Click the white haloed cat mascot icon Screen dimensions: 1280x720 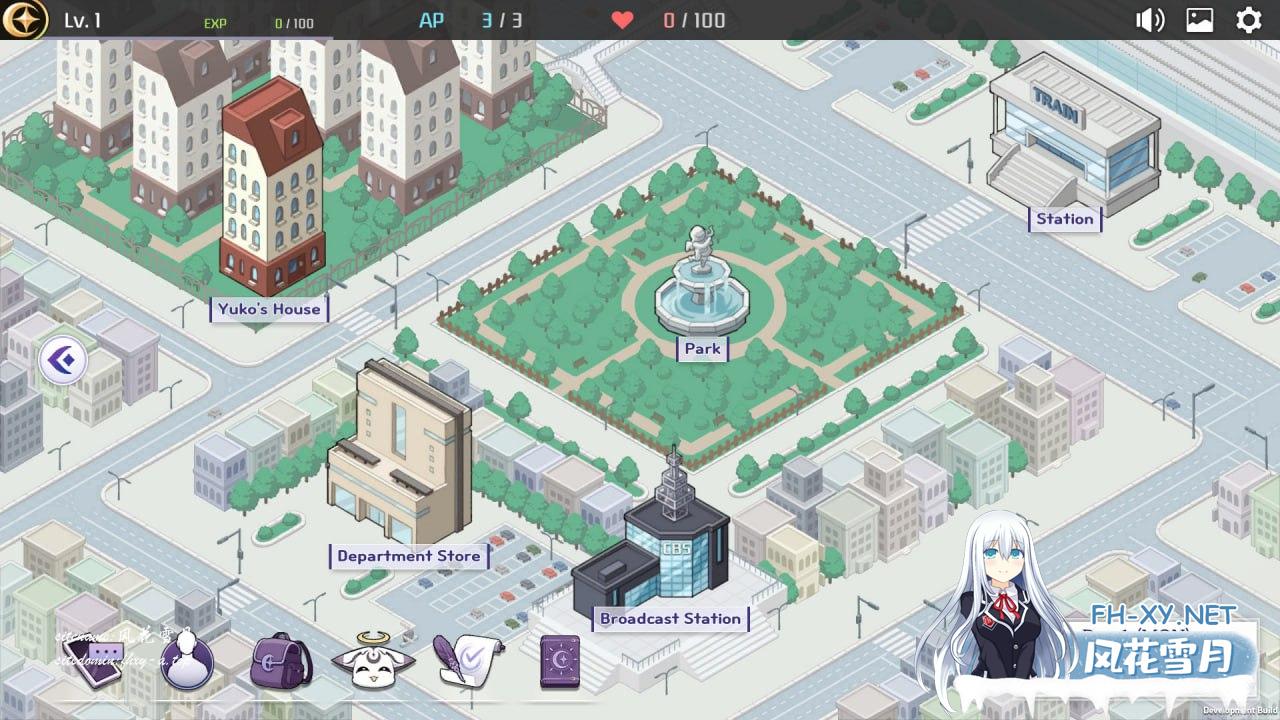point(371,661)
